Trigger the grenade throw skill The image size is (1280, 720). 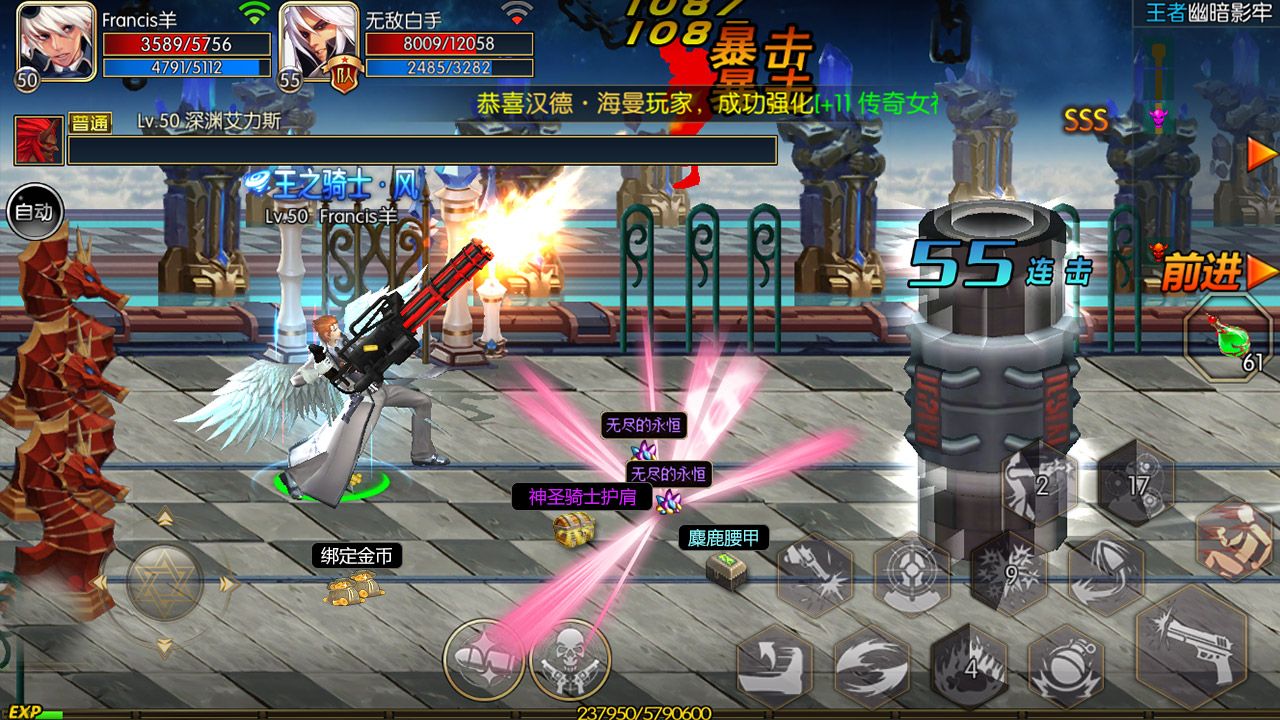click(x=1066, y=665)
